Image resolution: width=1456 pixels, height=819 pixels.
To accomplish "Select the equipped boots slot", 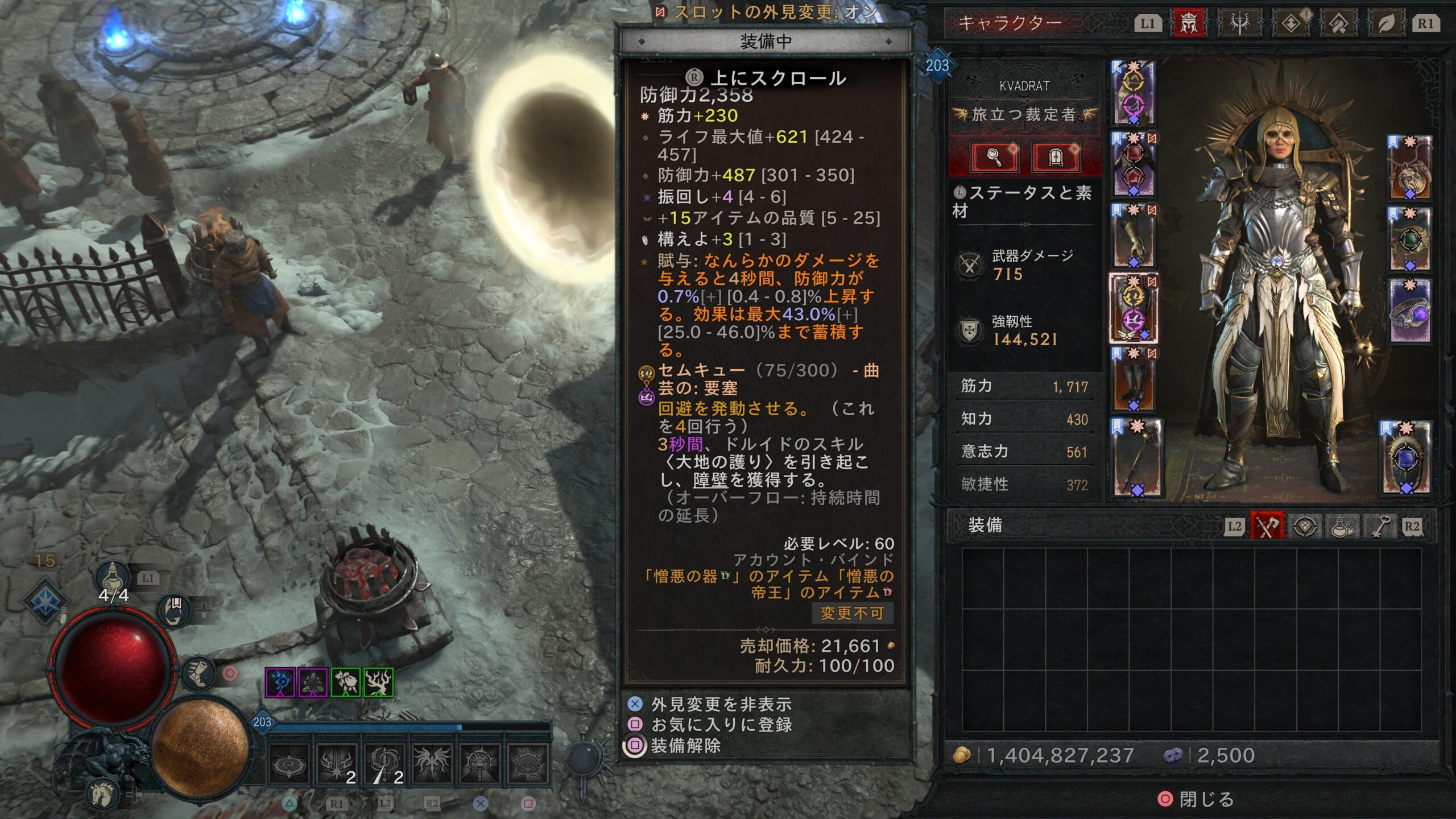I will click(1134, 379).
